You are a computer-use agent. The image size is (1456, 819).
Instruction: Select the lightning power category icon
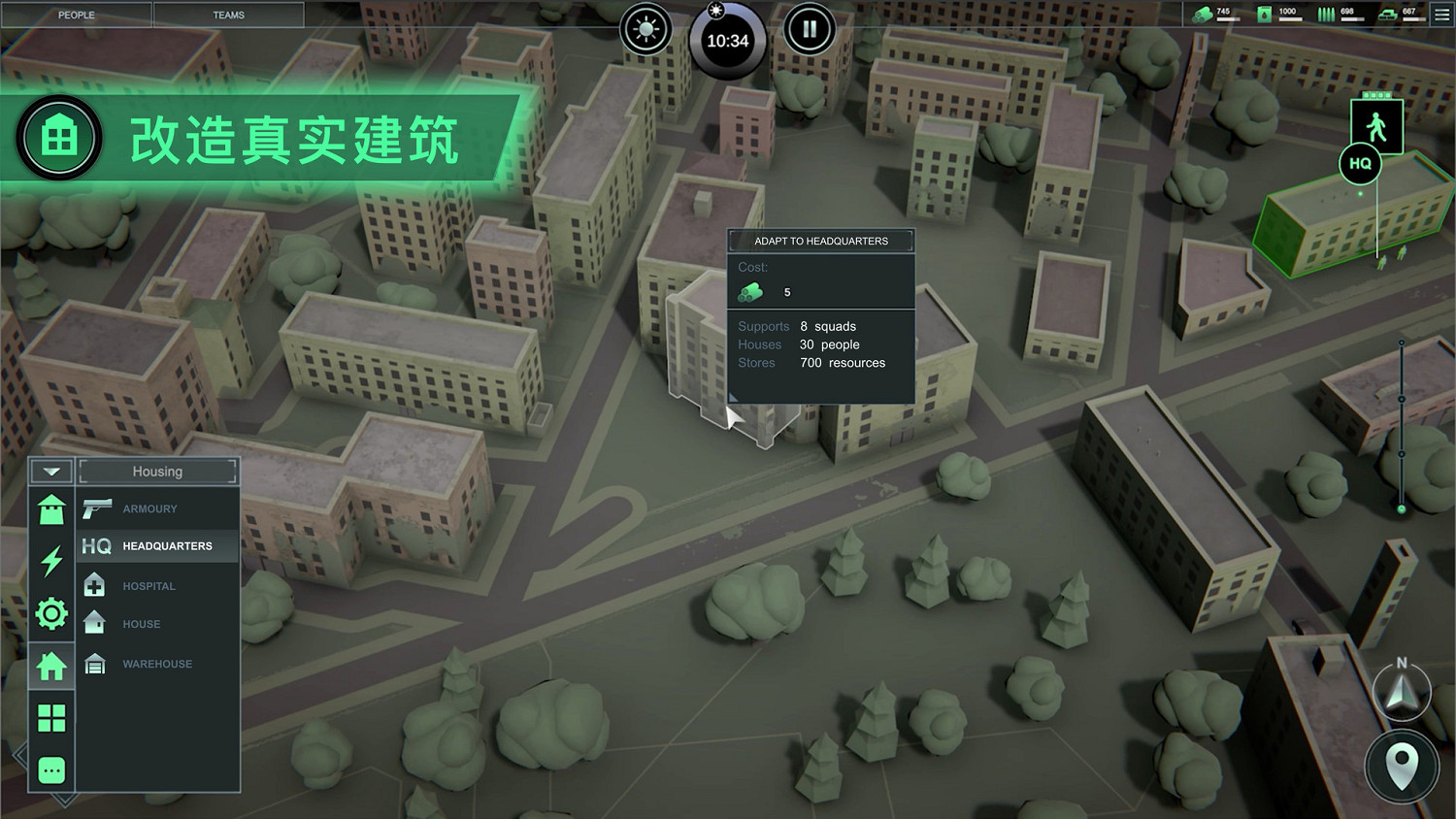coord(50,562)
